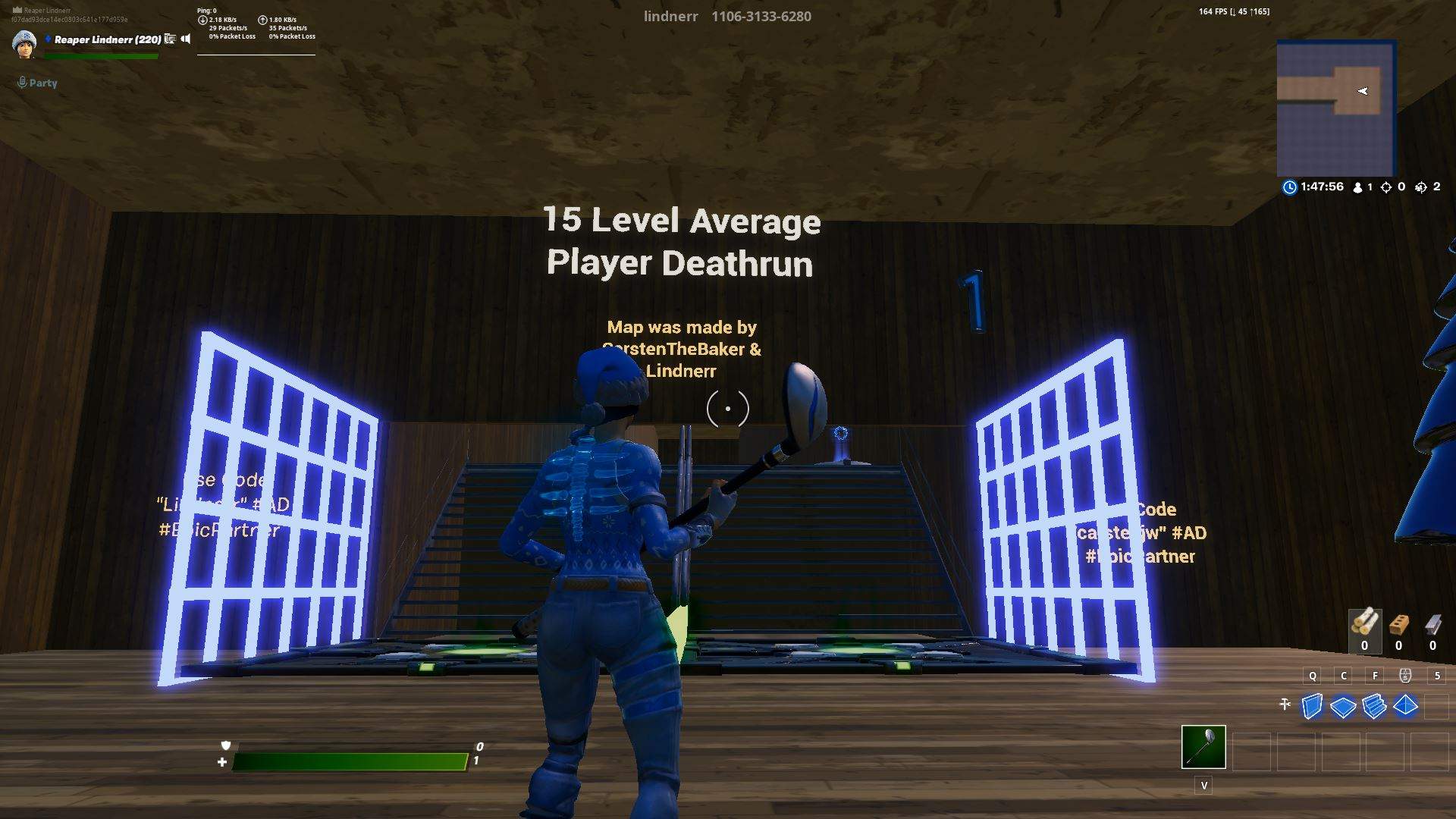
Task: Open the Party panel label
Action: tap(42, 83)
